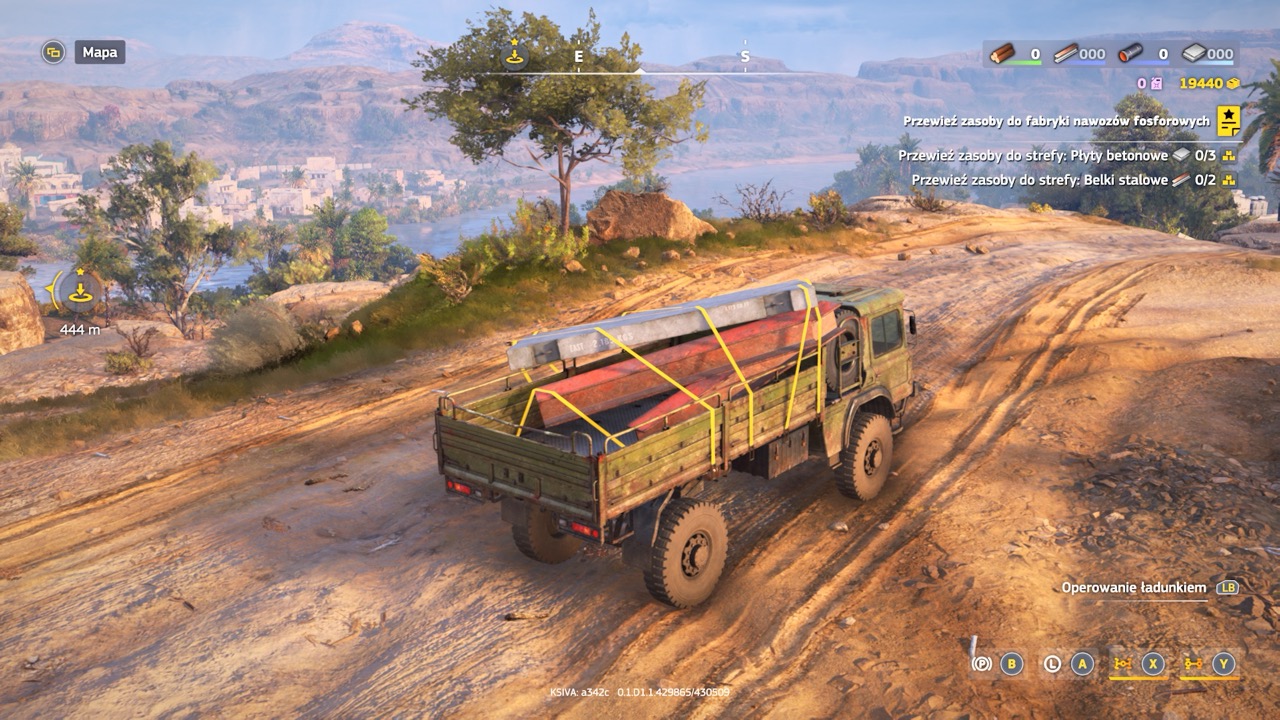
Task: Click the wooden logs resource icon
Action: [1002, 54]
